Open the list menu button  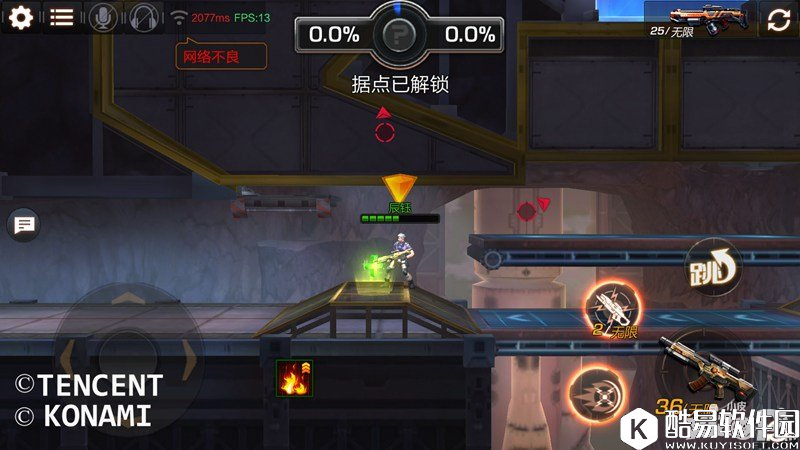[x=62, y=17]
